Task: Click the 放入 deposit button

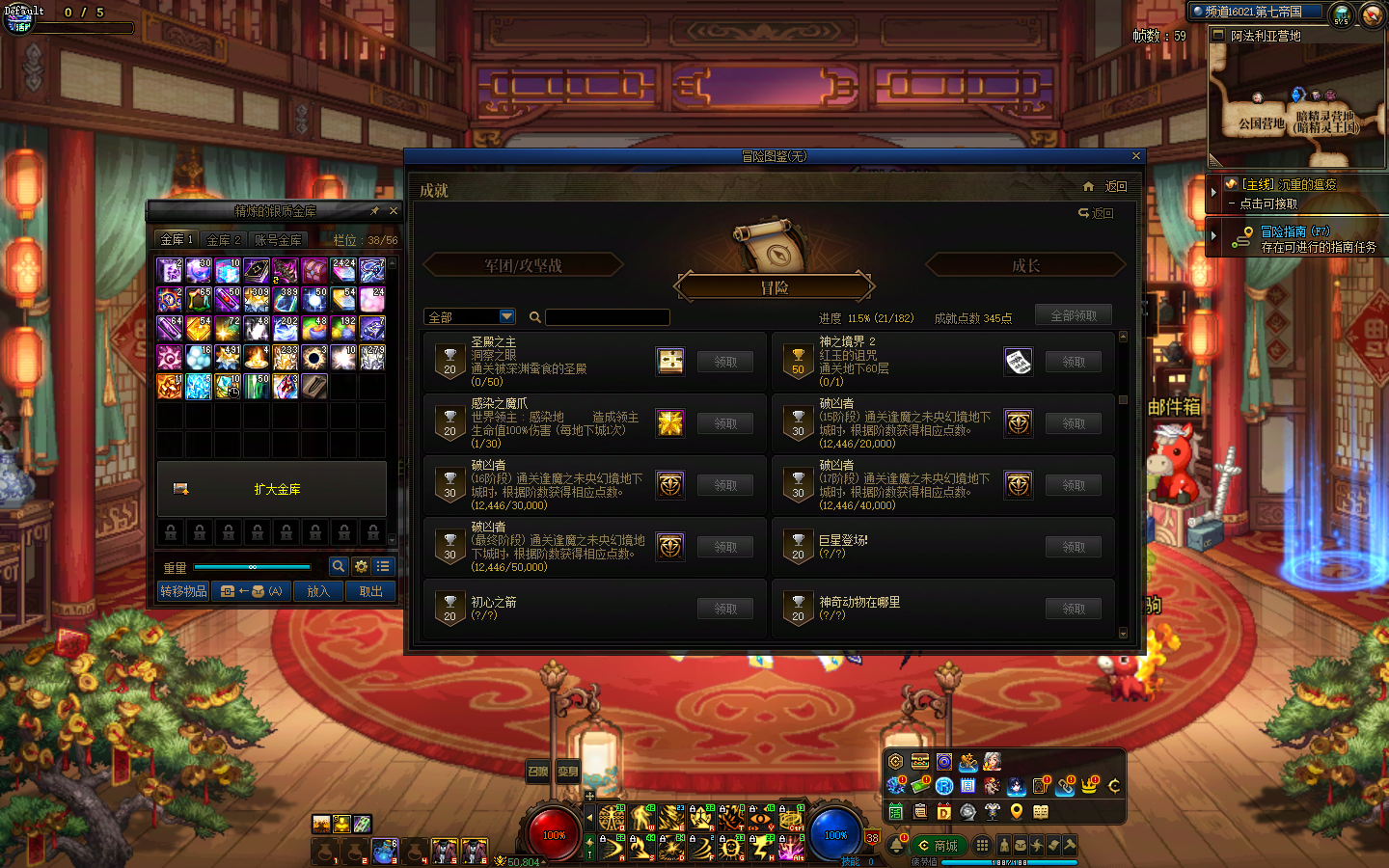Action: 318,591
